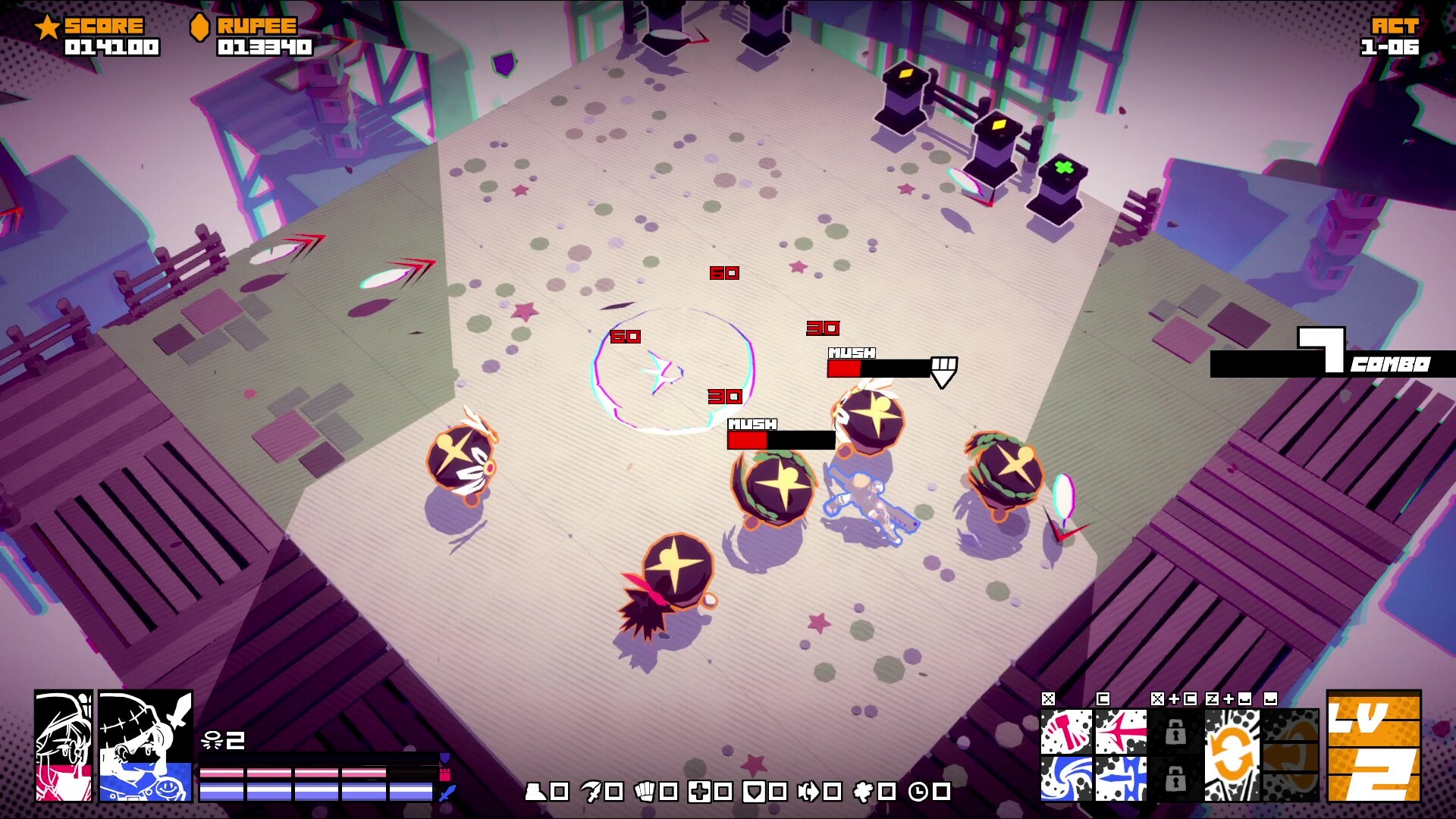
Task: Click the shield item icon in the item bar
Action: click(754, 790)
